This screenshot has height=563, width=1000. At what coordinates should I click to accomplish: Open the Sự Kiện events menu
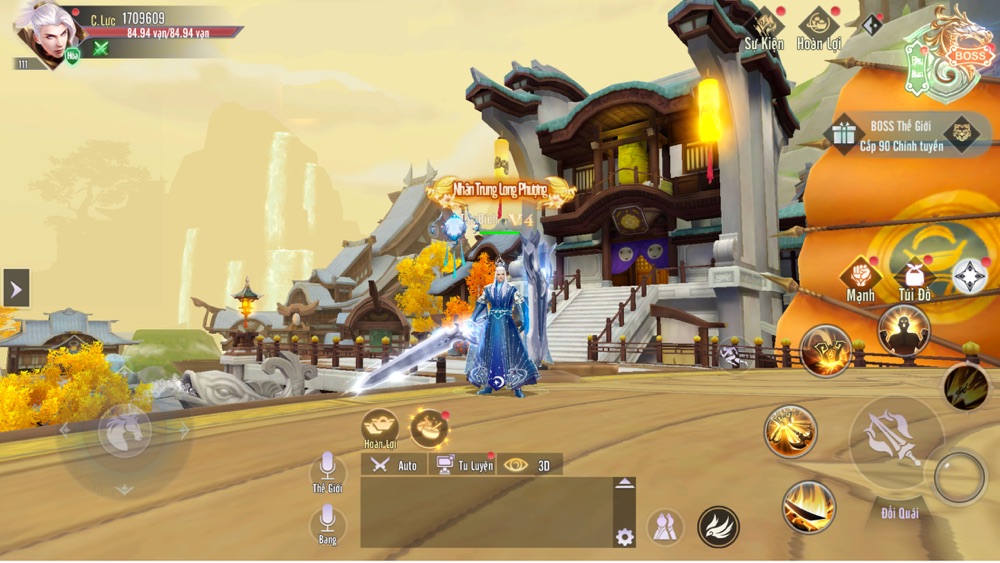tap(765, 25)
